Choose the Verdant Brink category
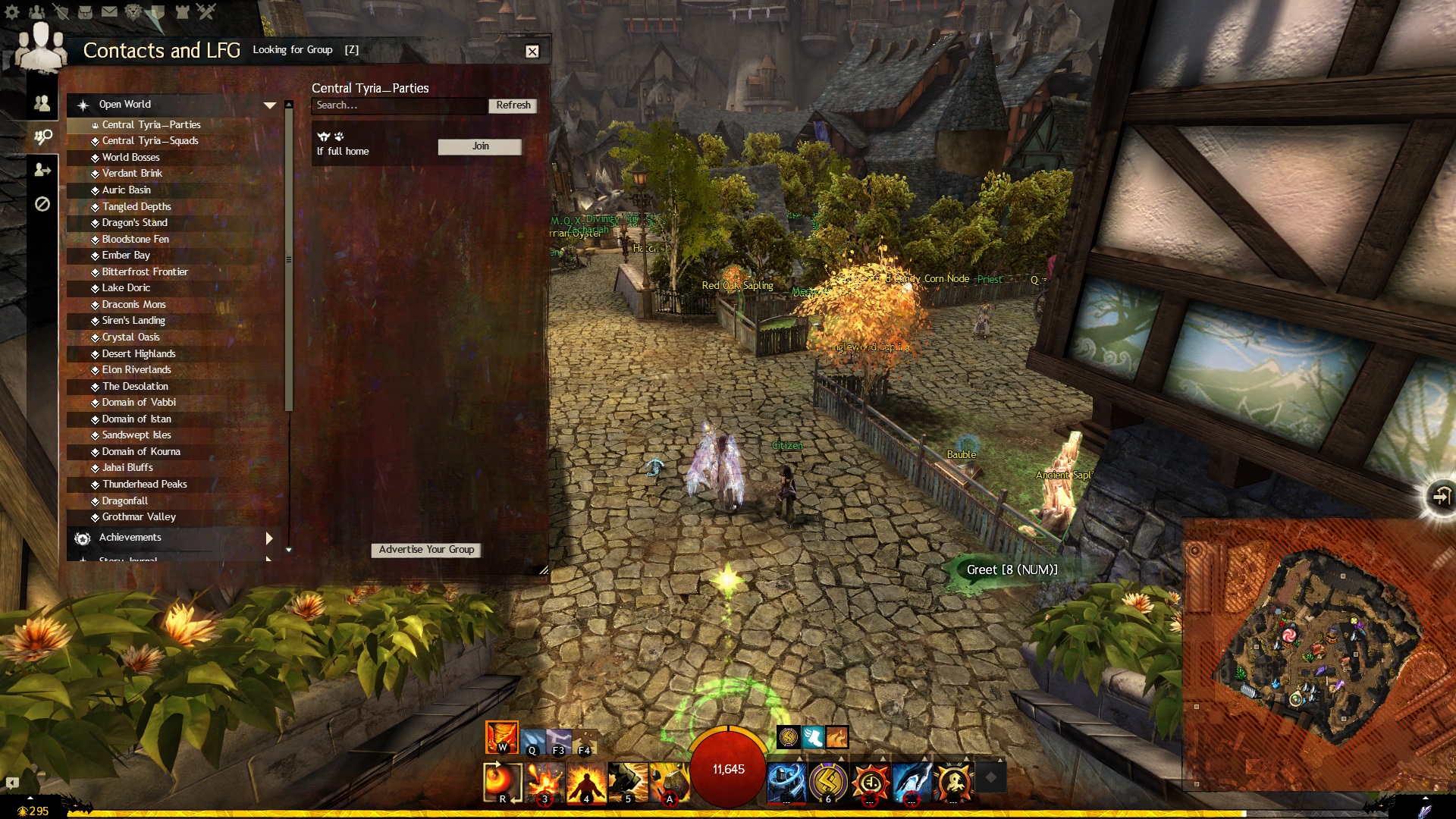The height and width of the screenshot is (819, 1456). (x=132, y=174)
